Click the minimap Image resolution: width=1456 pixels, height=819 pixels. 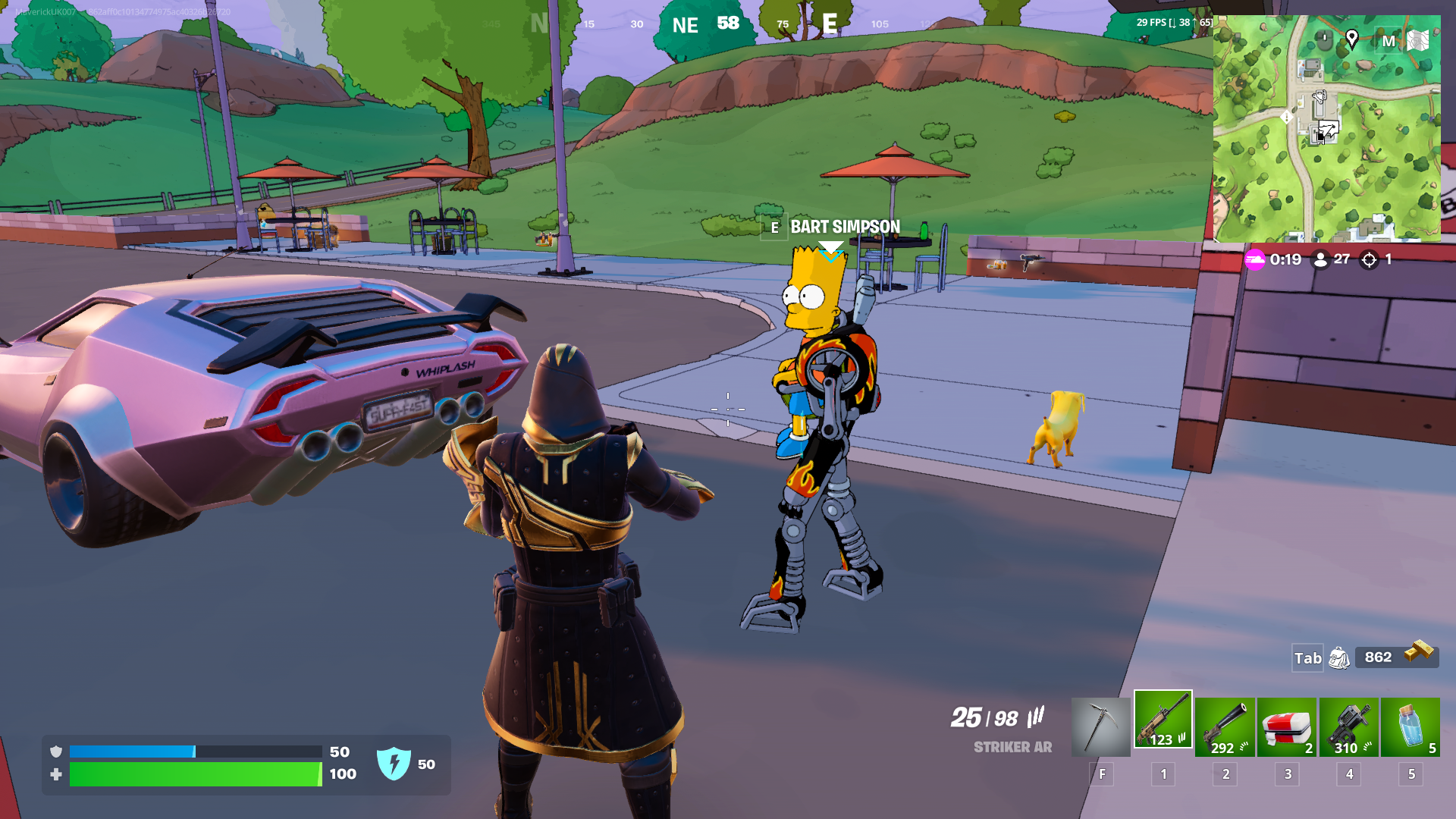coord(1326,152)
